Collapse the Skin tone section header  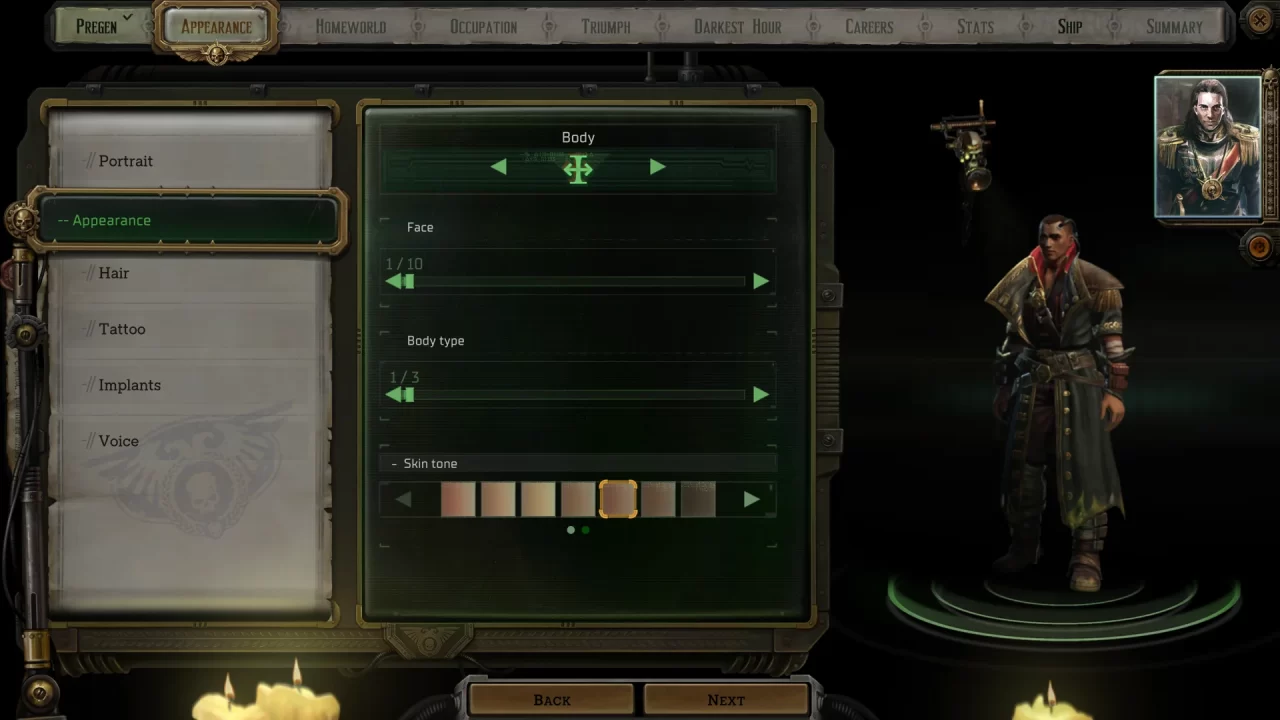(x=394, y=463)
